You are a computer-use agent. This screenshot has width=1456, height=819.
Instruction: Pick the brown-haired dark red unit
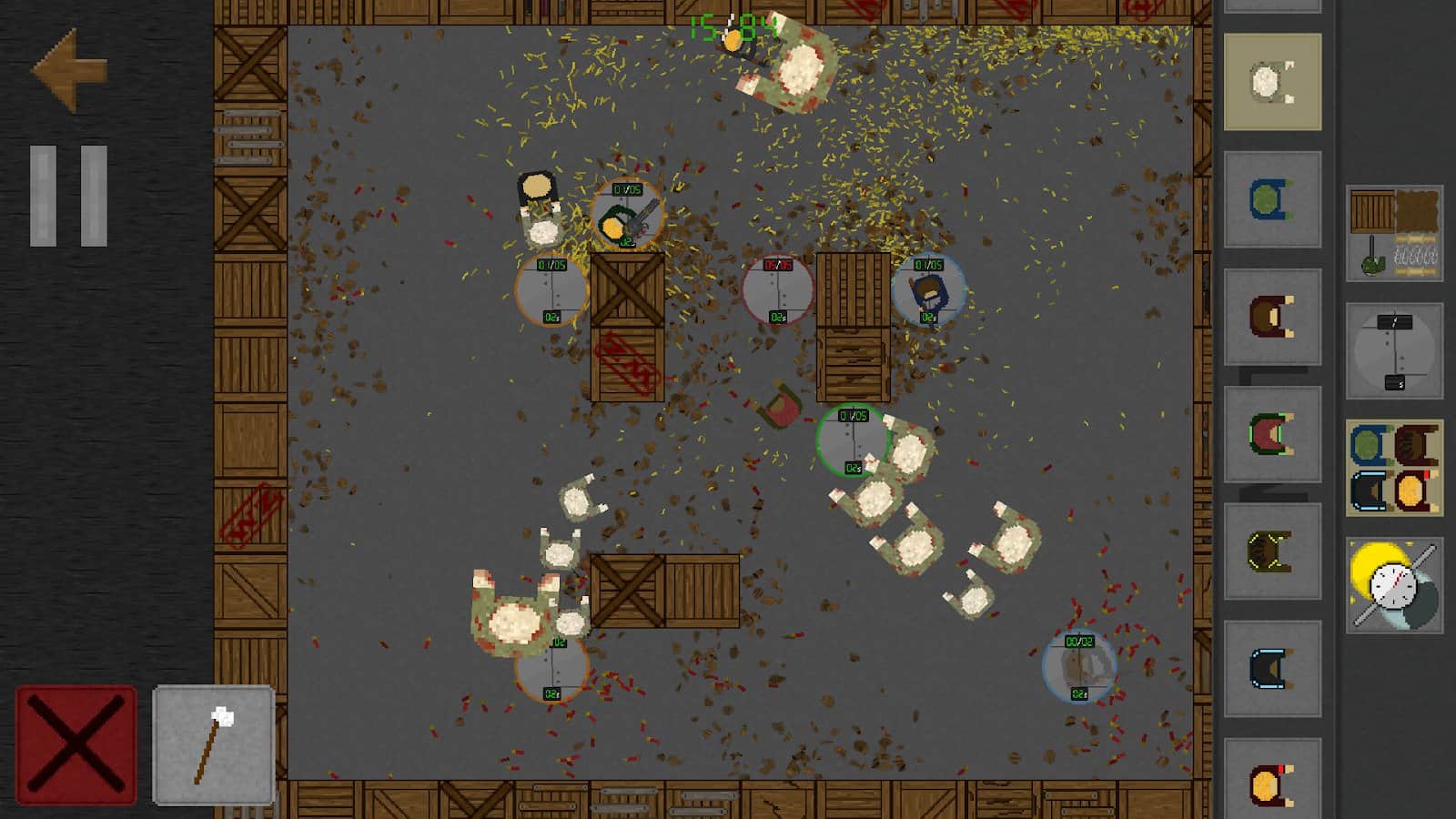1272,317
